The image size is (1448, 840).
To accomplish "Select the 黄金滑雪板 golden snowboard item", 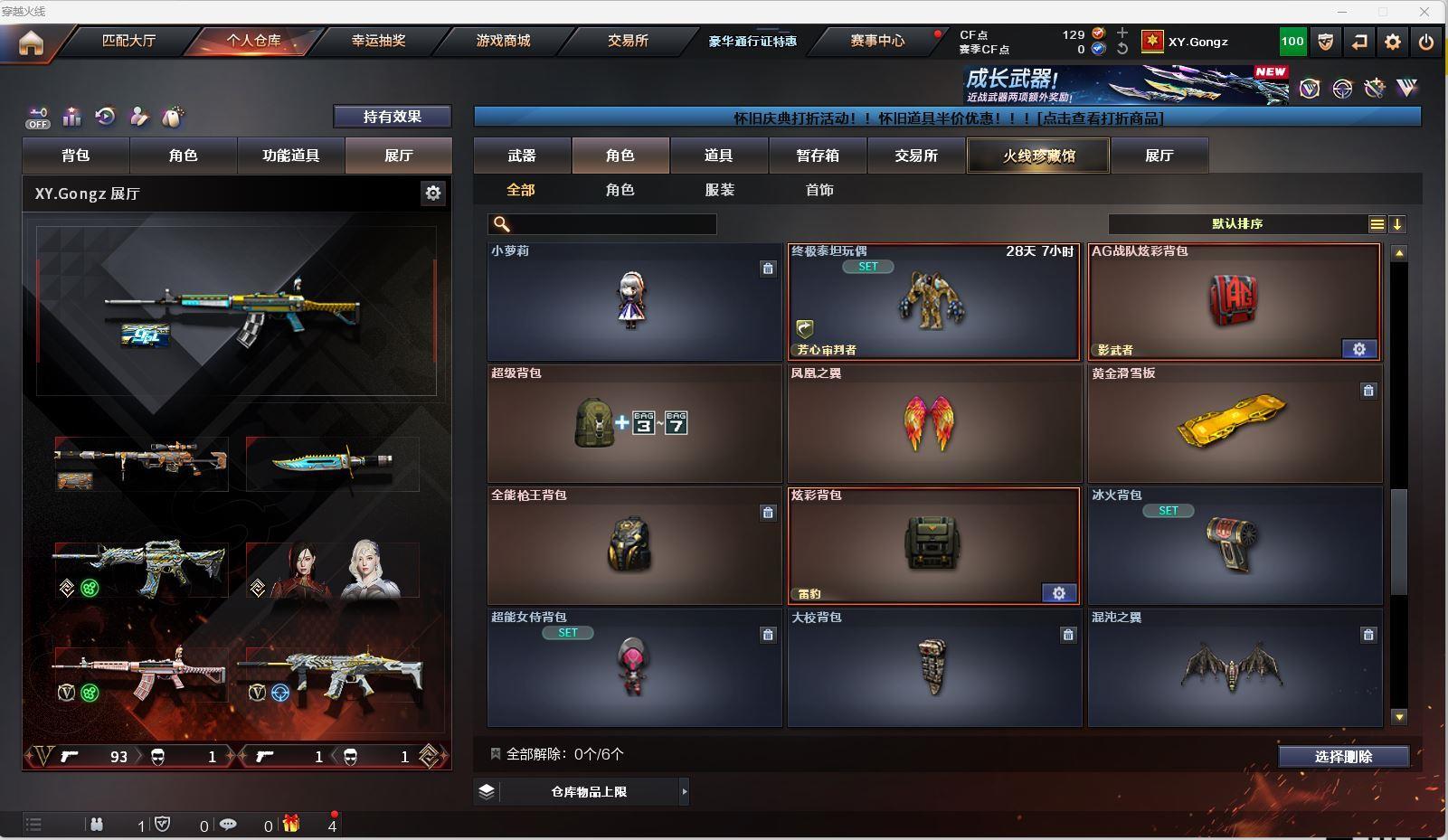I will click(x=1234, y=423).
